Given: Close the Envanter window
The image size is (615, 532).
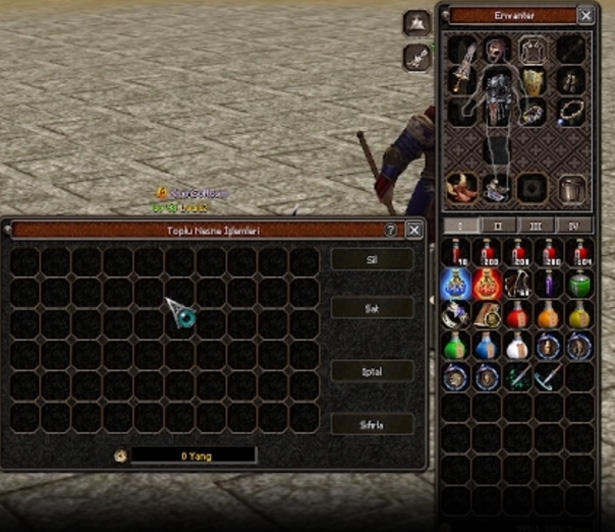Looking at the screenshot, I should click(586, 15).
